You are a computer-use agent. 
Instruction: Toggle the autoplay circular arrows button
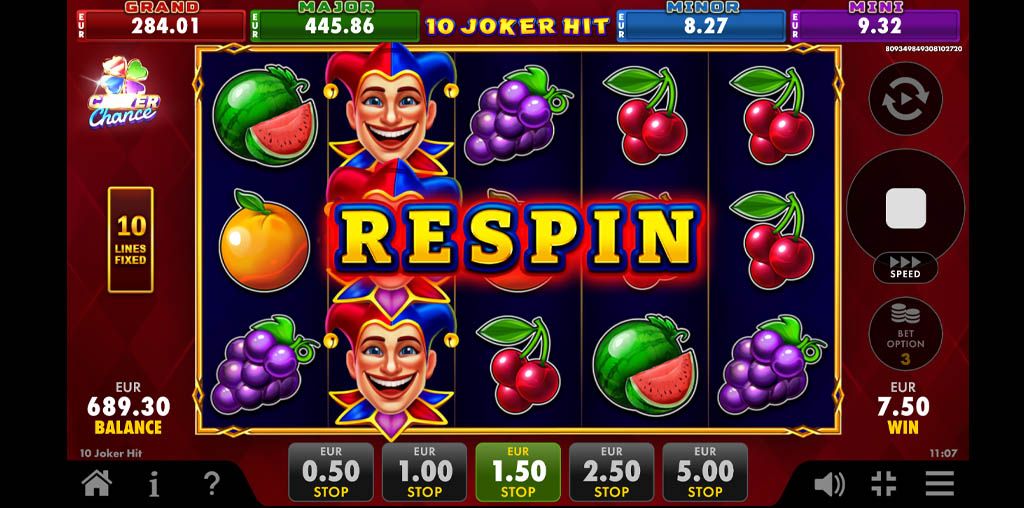(905, 99)
